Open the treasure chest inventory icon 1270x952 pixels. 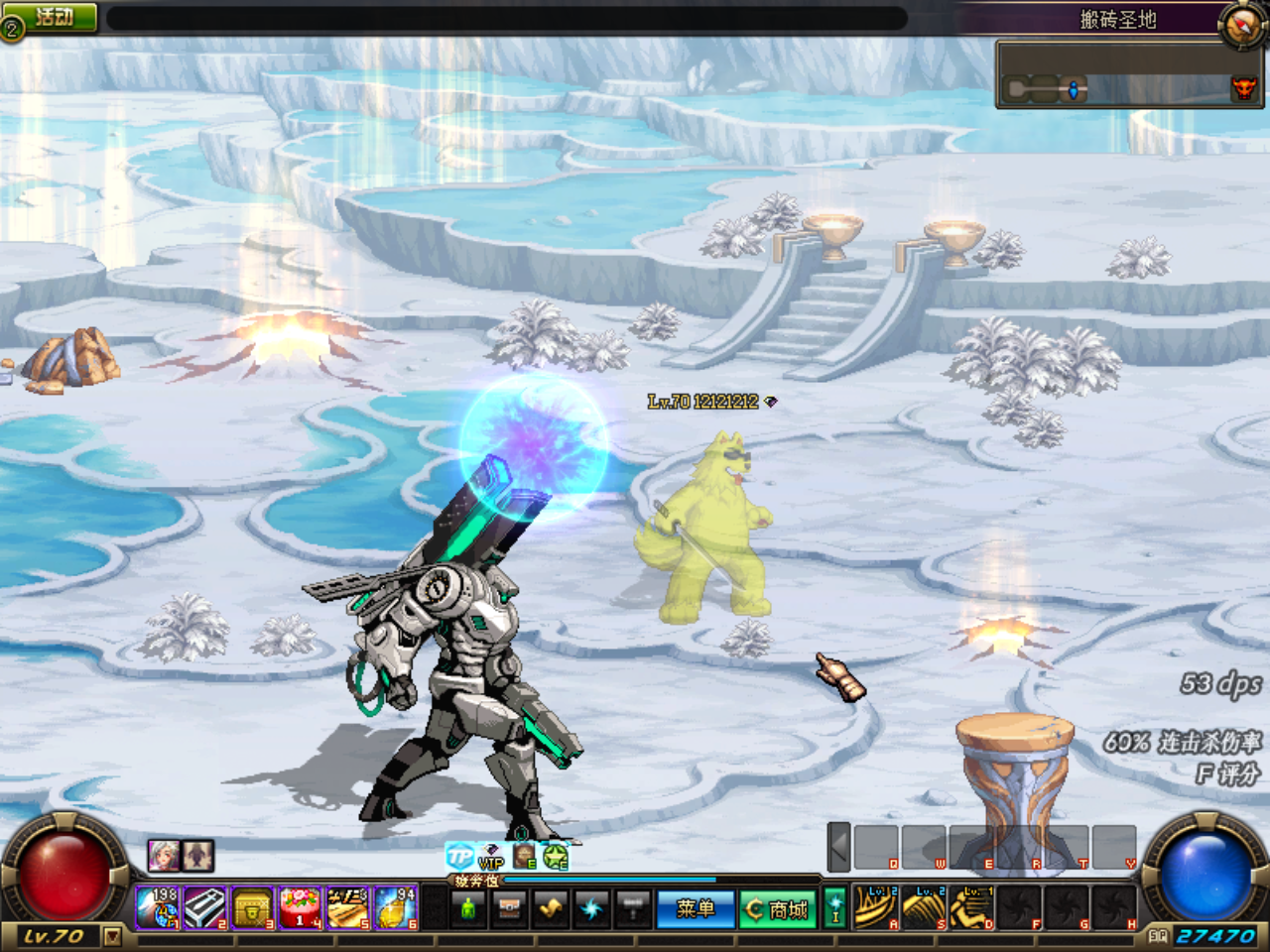[510, 908]
